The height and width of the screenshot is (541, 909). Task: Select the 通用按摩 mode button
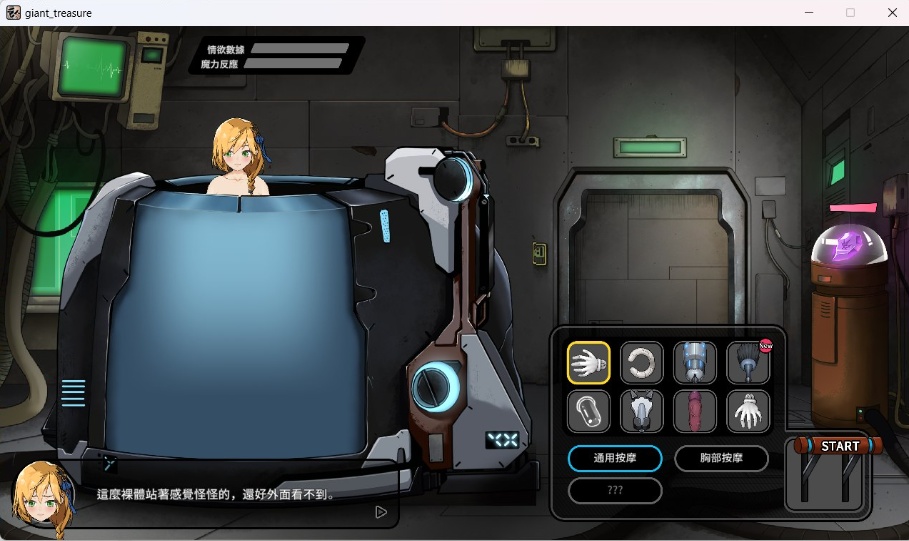coord(614,459)
